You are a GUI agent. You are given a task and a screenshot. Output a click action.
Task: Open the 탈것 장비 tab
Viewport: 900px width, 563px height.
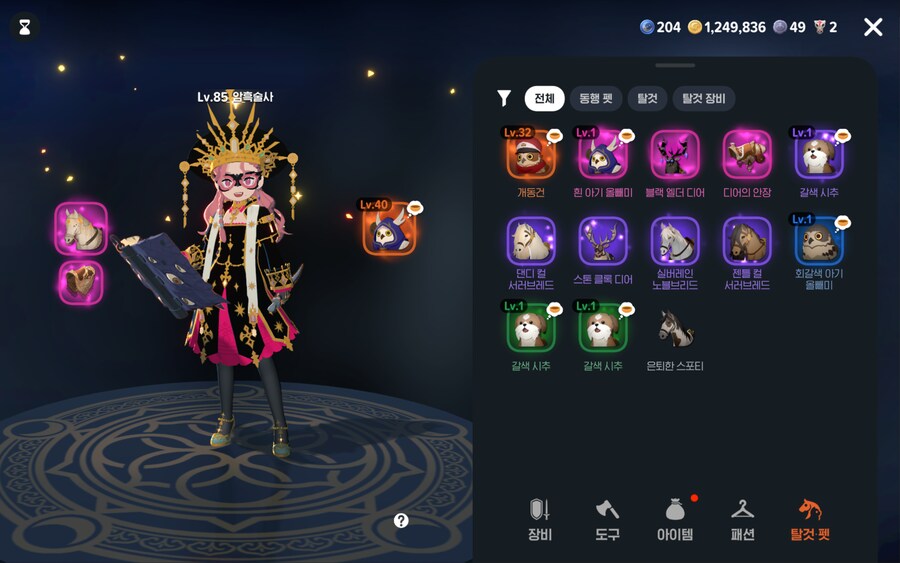coord(704,98)
